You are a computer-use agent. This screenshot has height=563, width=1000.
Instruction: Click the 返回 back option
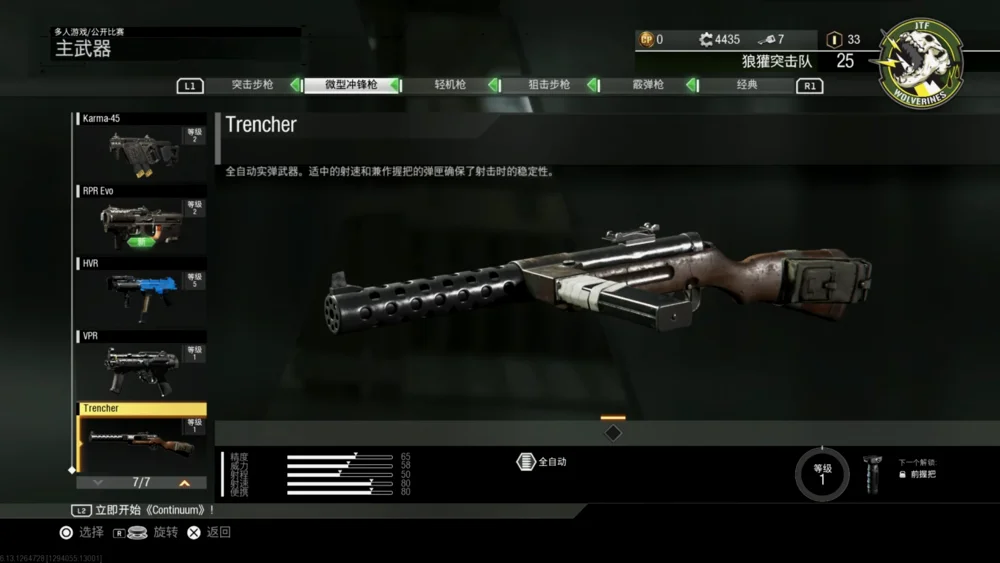coord(210,533)
